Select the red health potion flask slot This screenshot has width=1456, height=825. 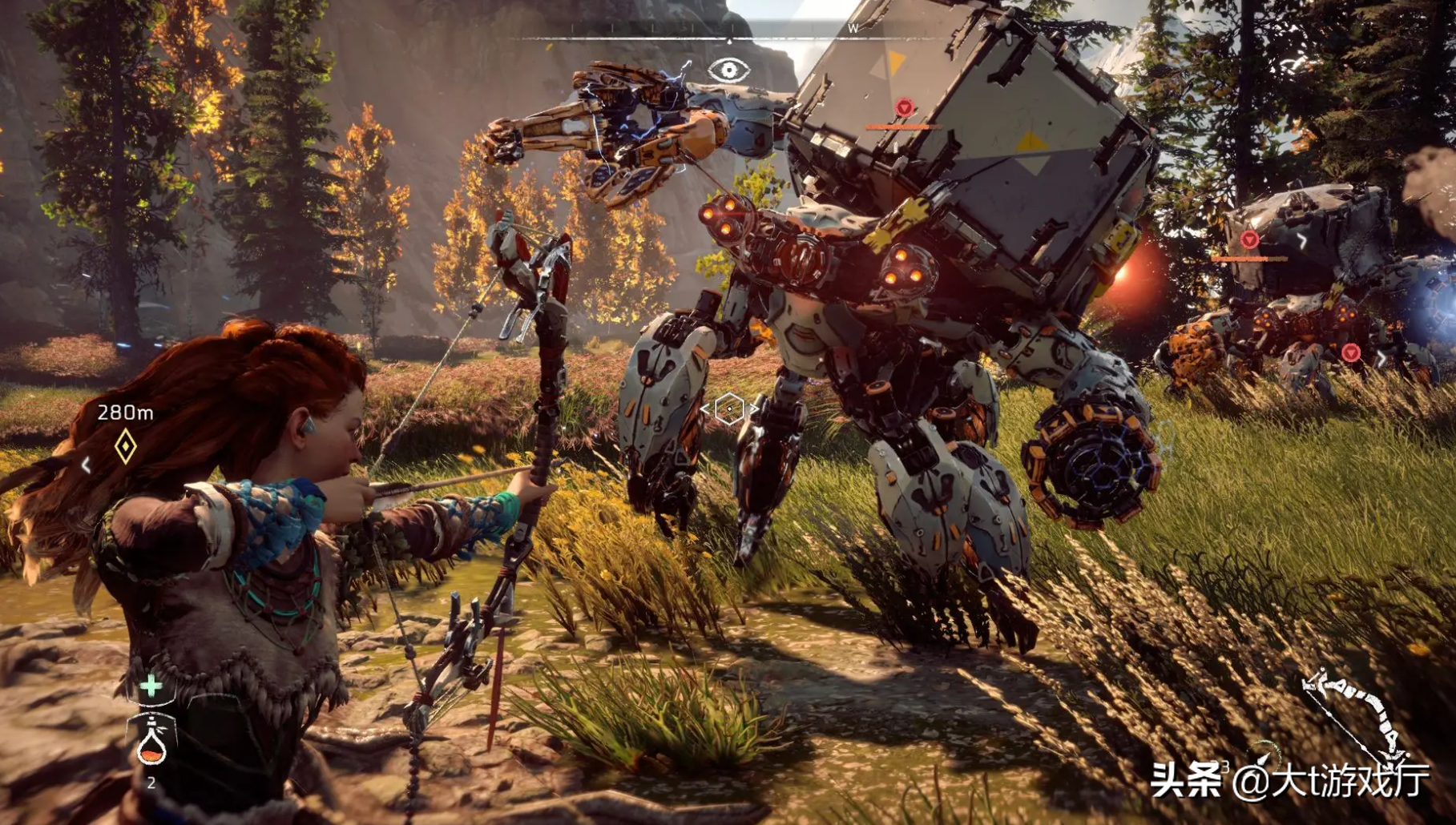pyautogui.click(x=151, y=742)
